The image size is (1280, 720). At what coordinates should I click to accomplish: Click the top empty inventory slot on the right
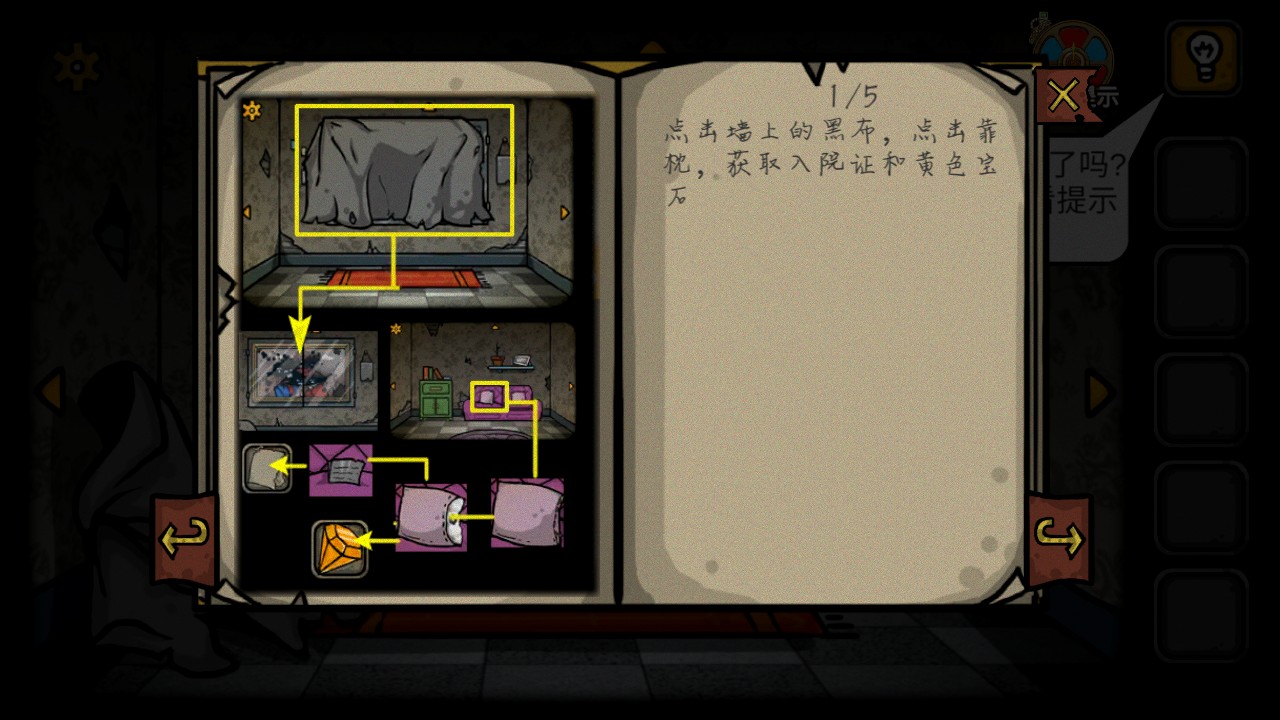[1203, 185]
